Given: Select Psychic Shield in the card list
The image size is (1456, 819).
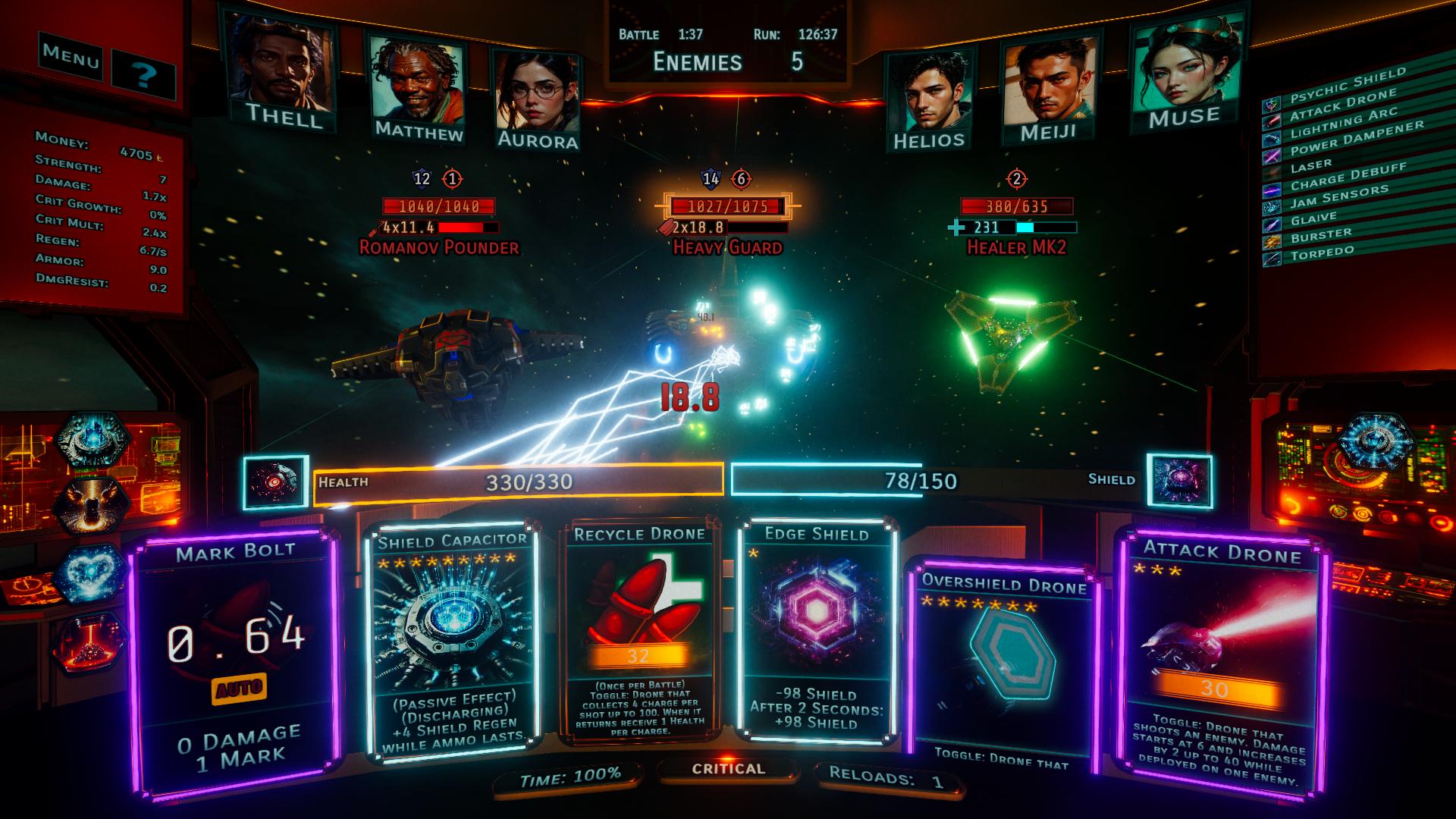Looking at the screenshot, I should (x=1347, y=86).
